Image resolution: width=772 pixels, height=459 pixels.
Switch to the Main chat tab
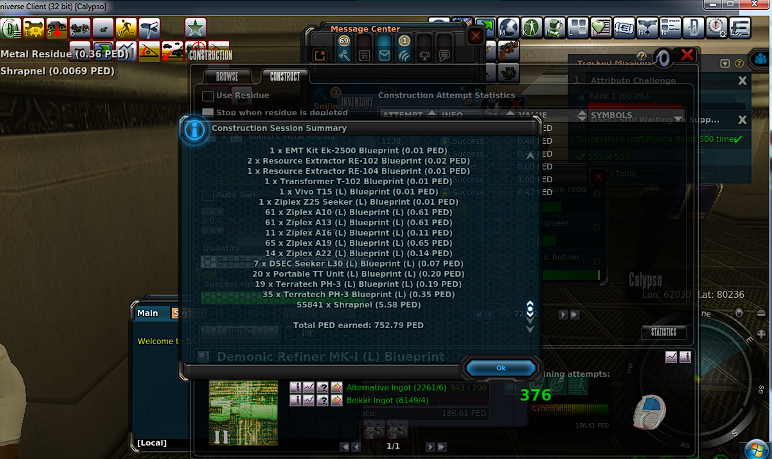pos(148,313)
